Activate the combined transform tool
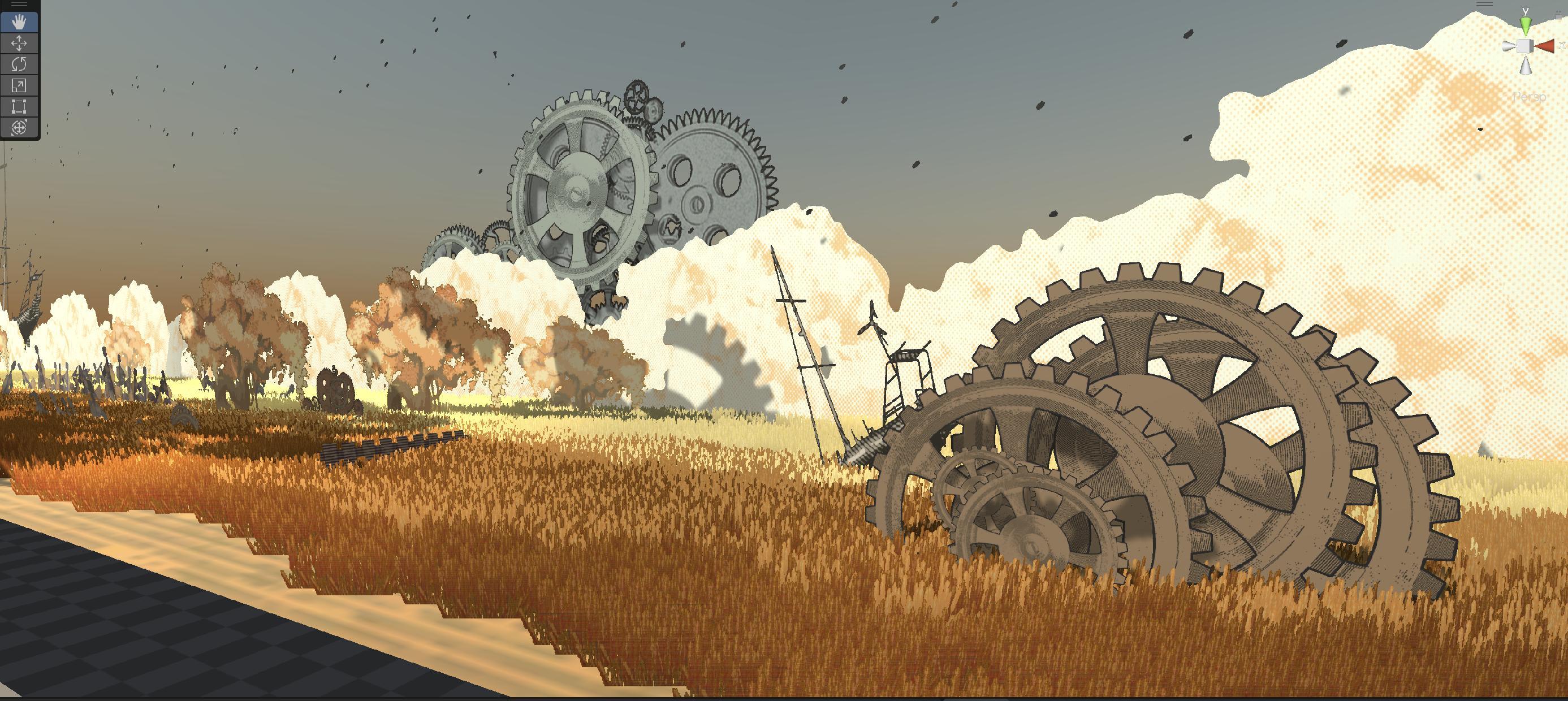This screenshot has height=701, width=1568. click(19, 127)
